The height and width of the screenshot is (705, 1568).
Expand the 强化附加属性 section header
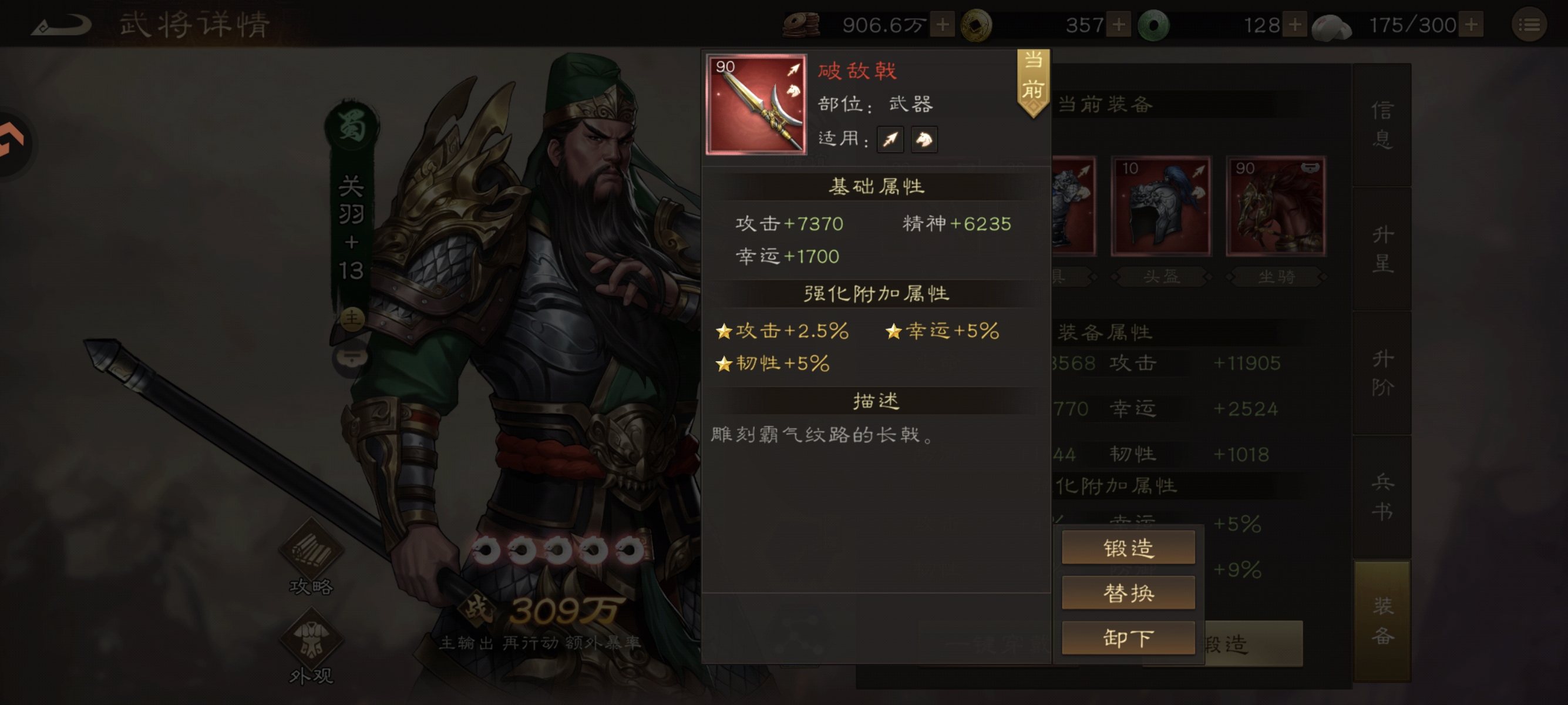(x=877, y=293)
